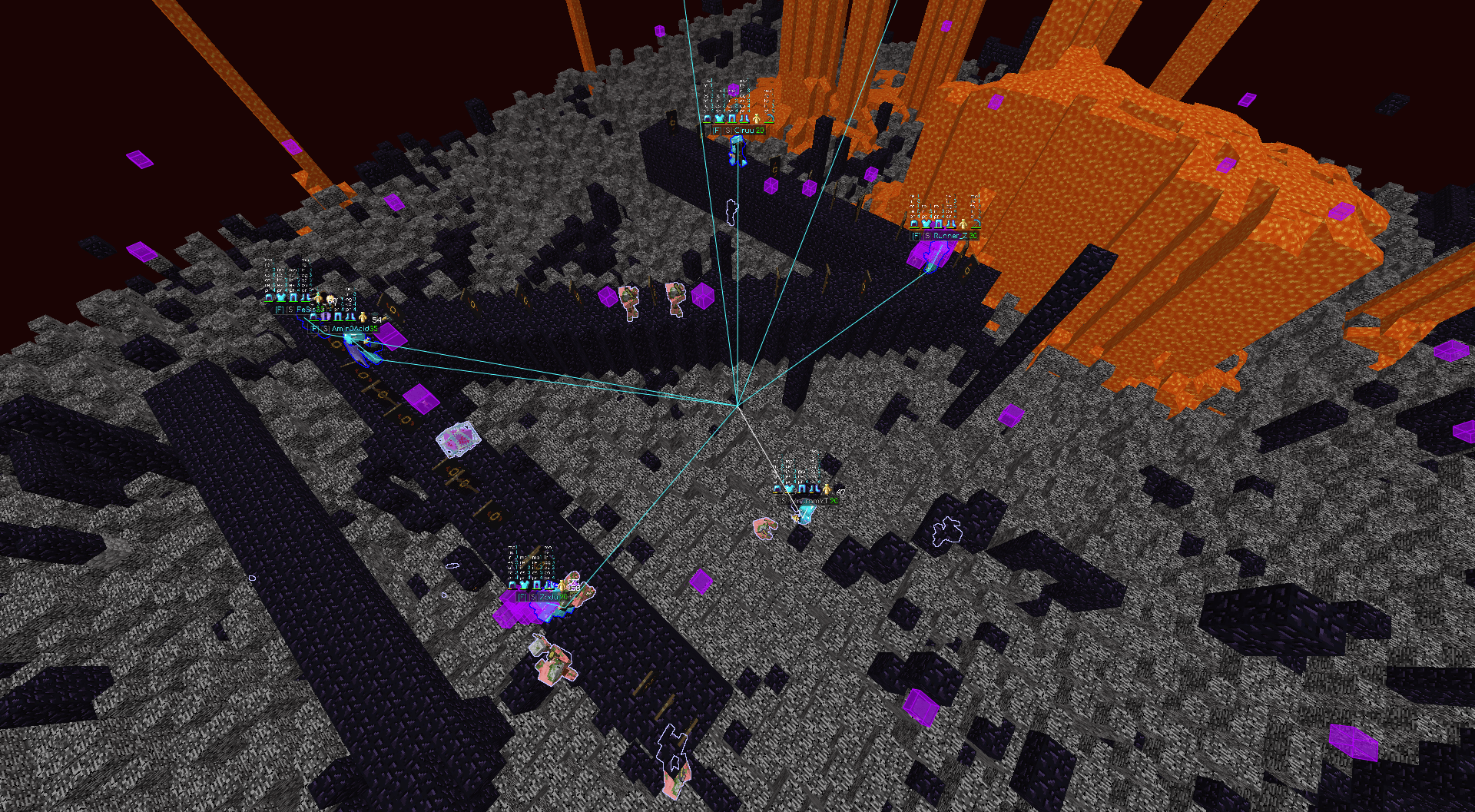Click Amin0Acid's diamond helmet icon
This screenshot has width=1475, height=812.
coord(313,317)
